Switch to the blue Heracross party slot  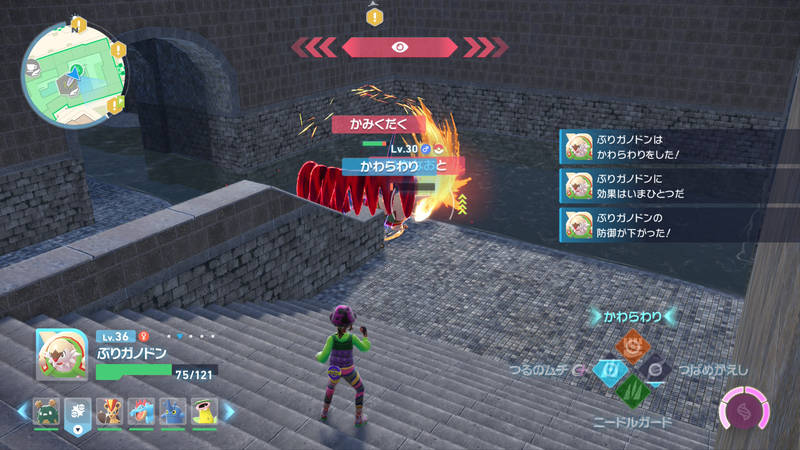click(x=173, y=411)
